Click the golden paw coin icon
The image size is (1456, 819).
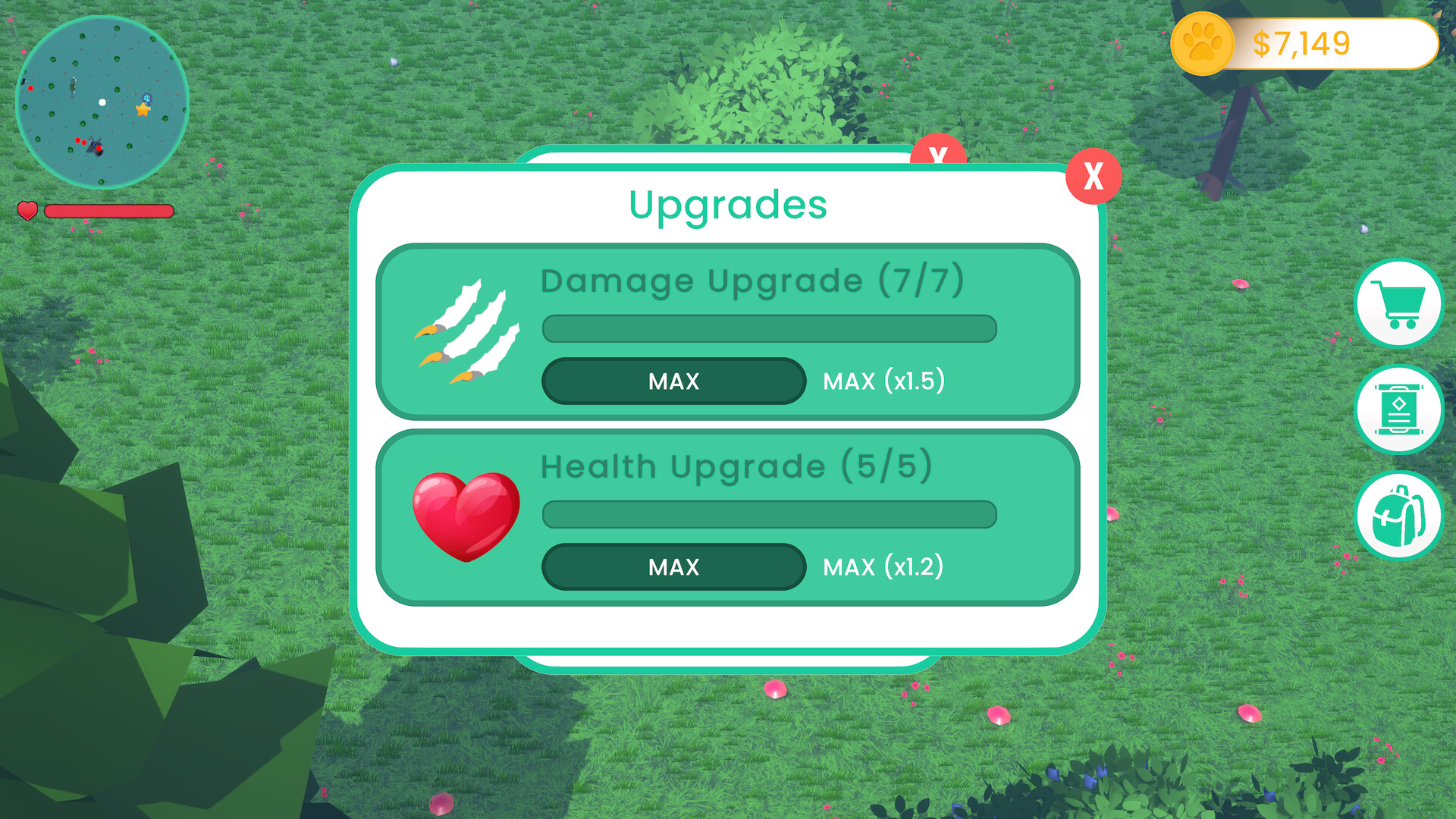[1202, 43]
